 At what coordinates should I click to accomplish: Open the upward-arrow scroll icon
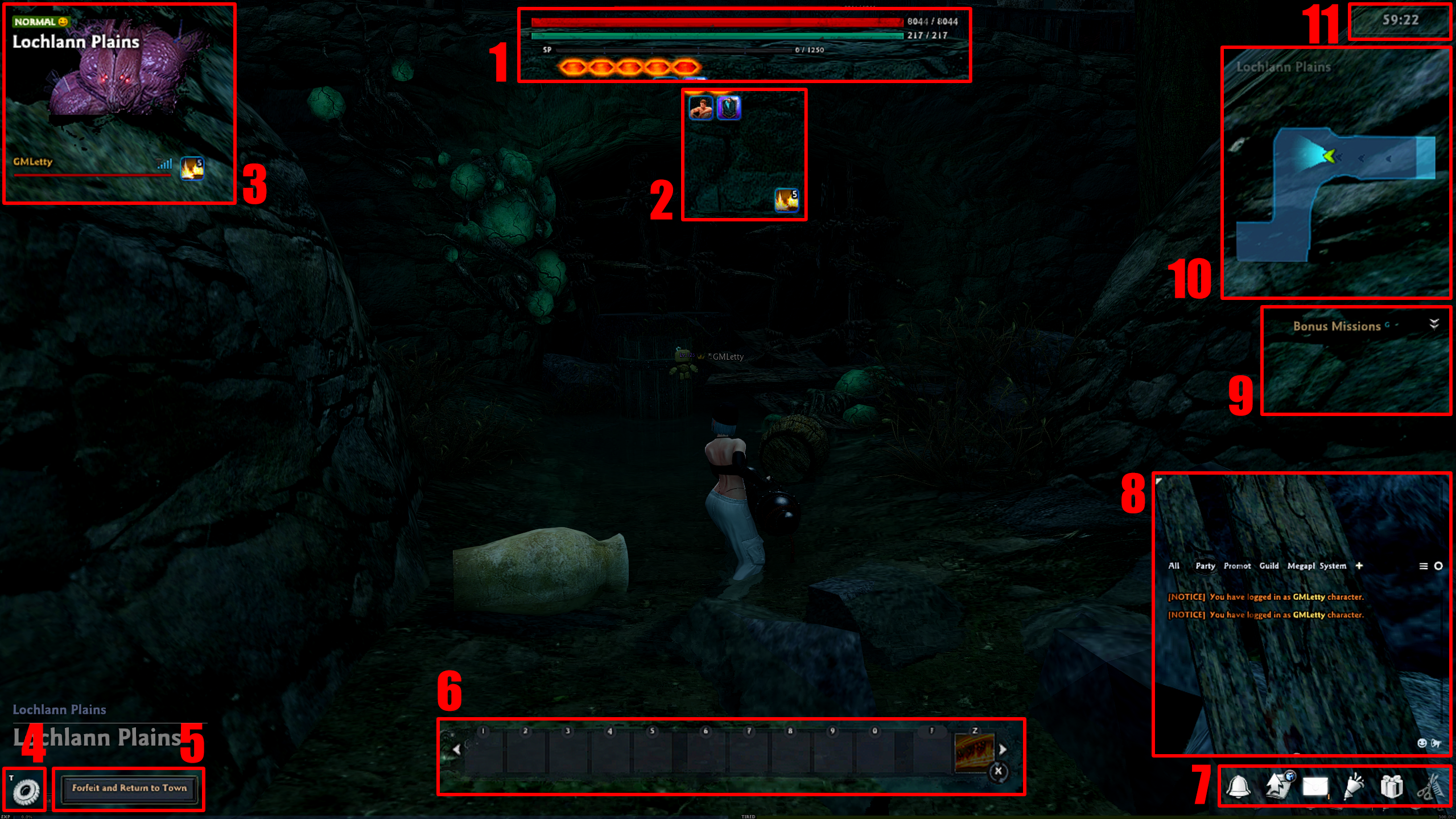[1278, 785]
